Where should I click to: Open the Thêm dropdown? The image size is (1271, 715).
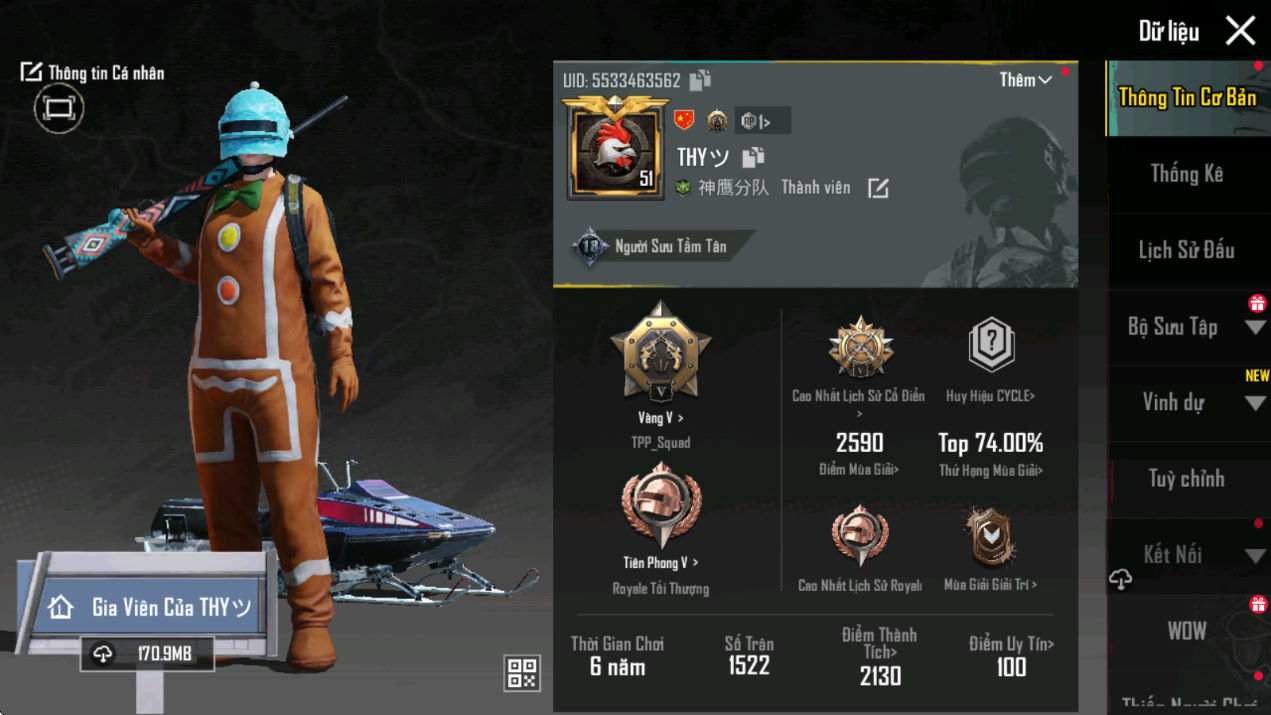[1025, 80]
